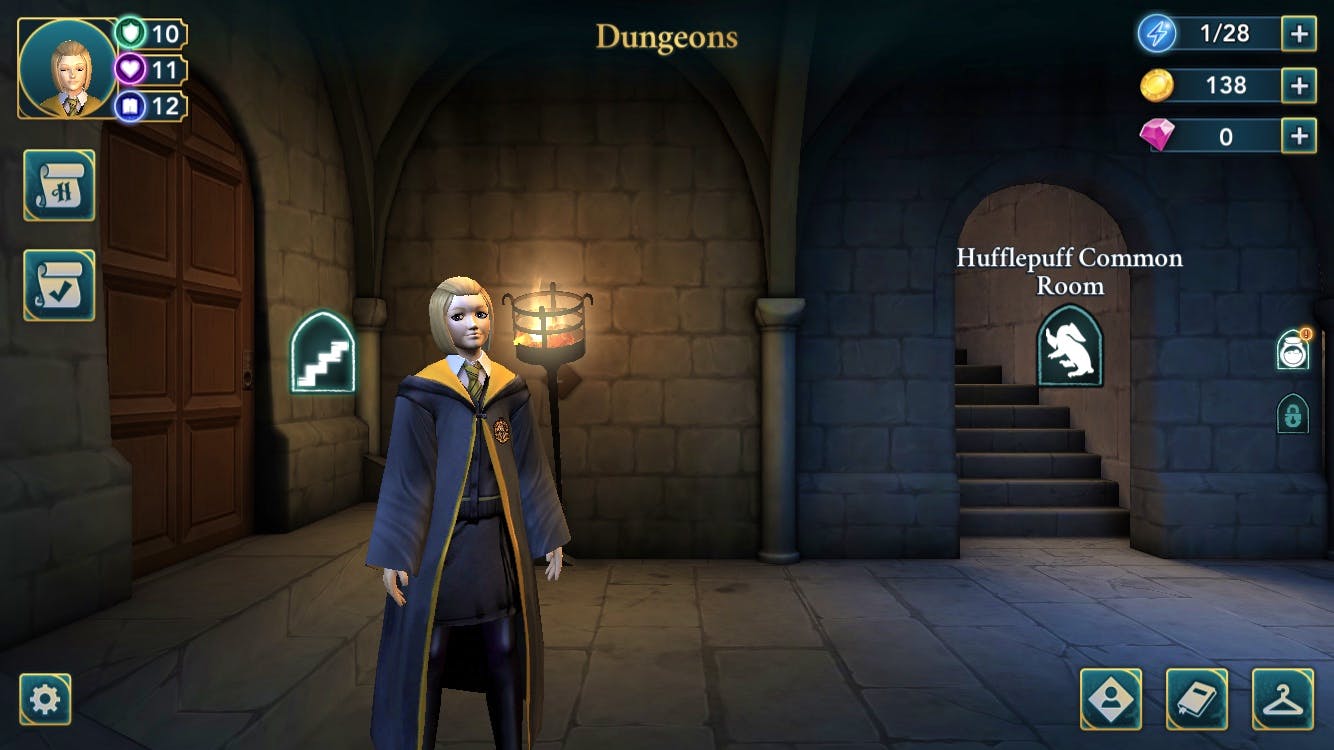Open the friends portrait diamond button
Image resolution: width=1334 pixels, height=750 pixels.
click(x=1110, y=699)
